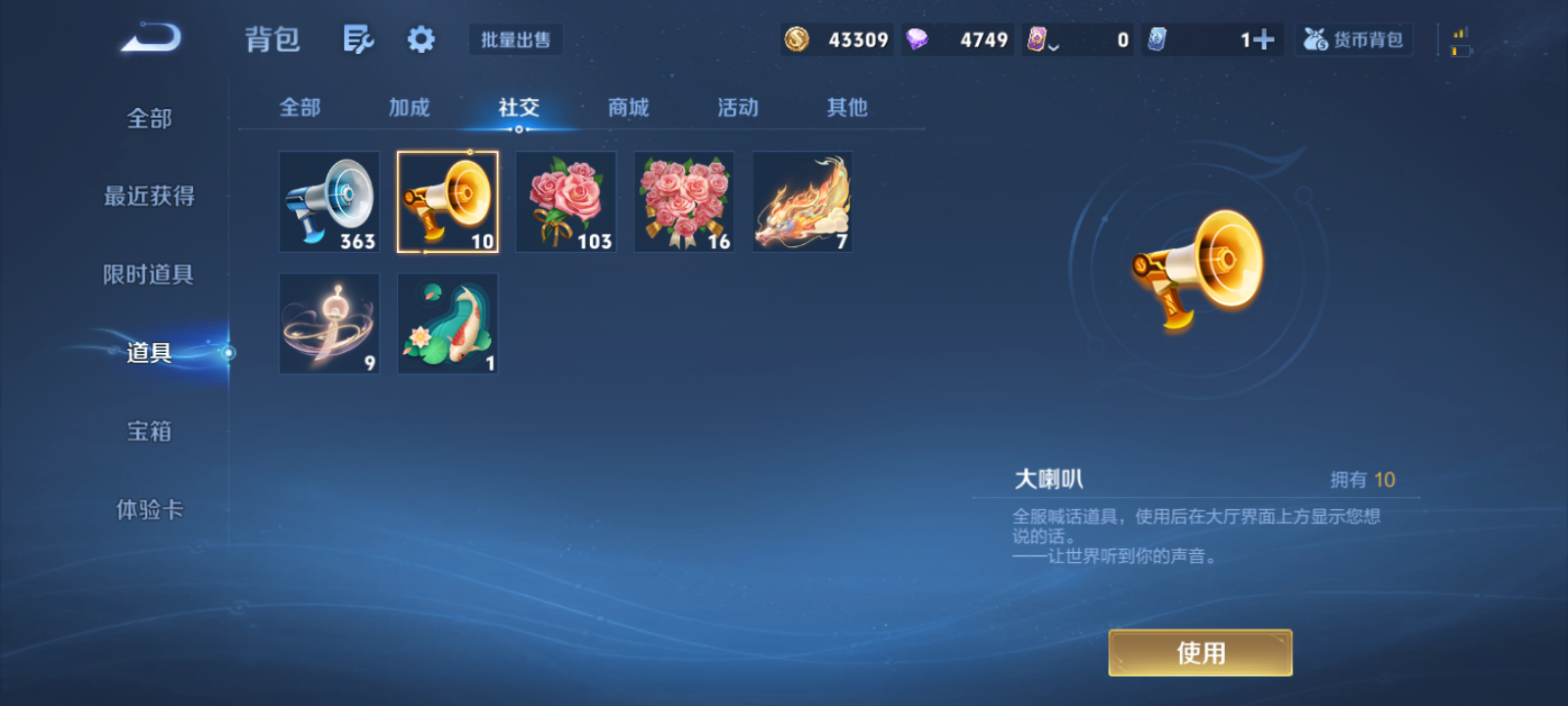1568x706 pixels.
Task: Select the koi fish item in the inventory
Action: [x=447, y=324]
